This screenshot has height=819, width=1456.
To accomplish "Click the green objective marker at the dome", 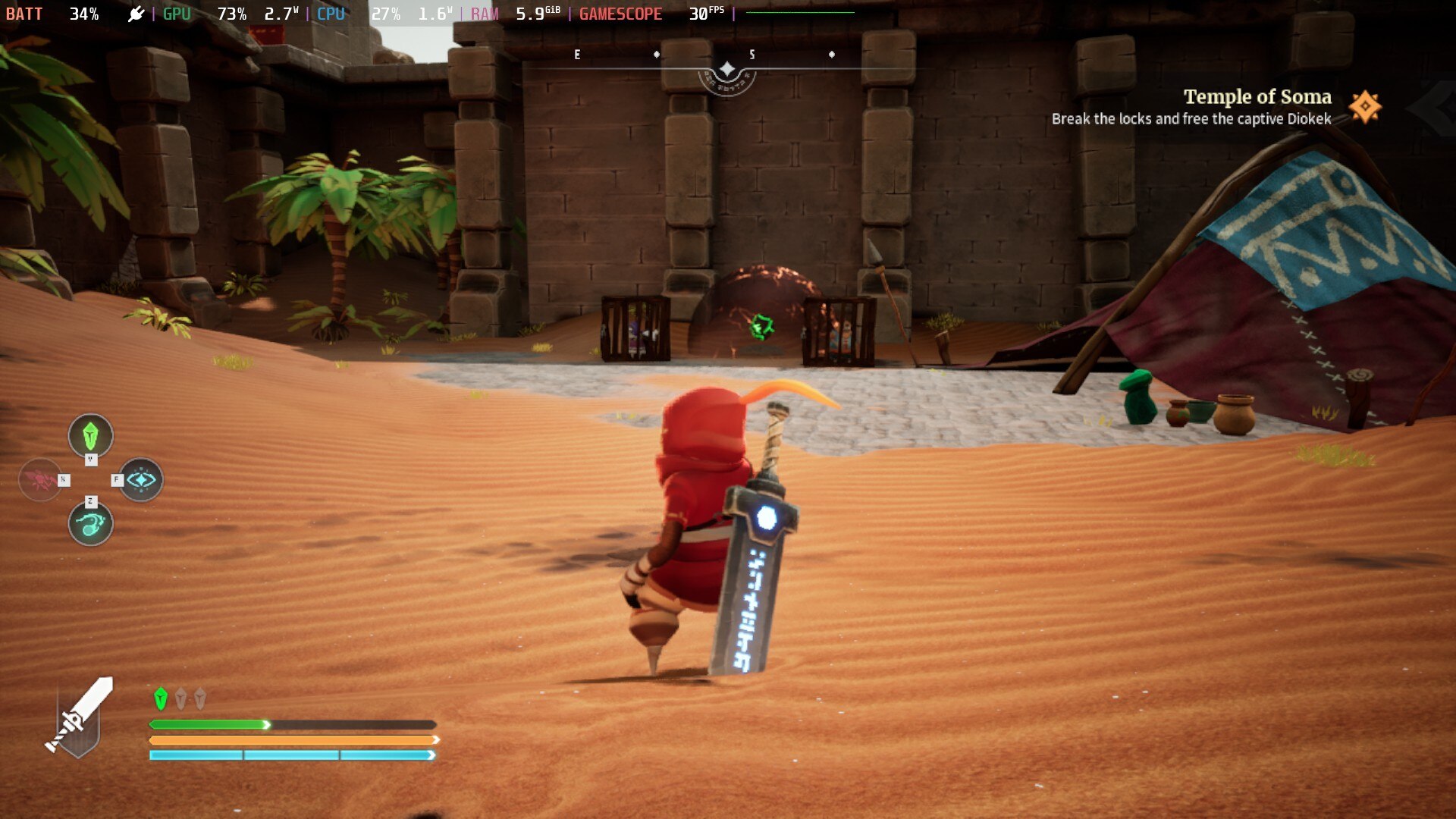I will (761, 327).
